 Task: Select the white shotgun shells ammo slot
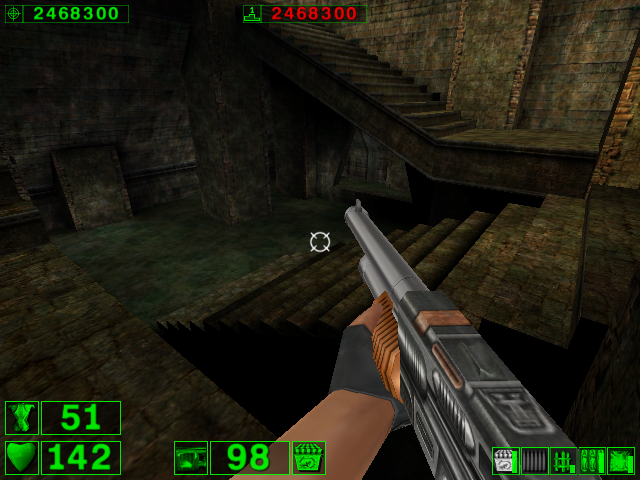[505, 461]
